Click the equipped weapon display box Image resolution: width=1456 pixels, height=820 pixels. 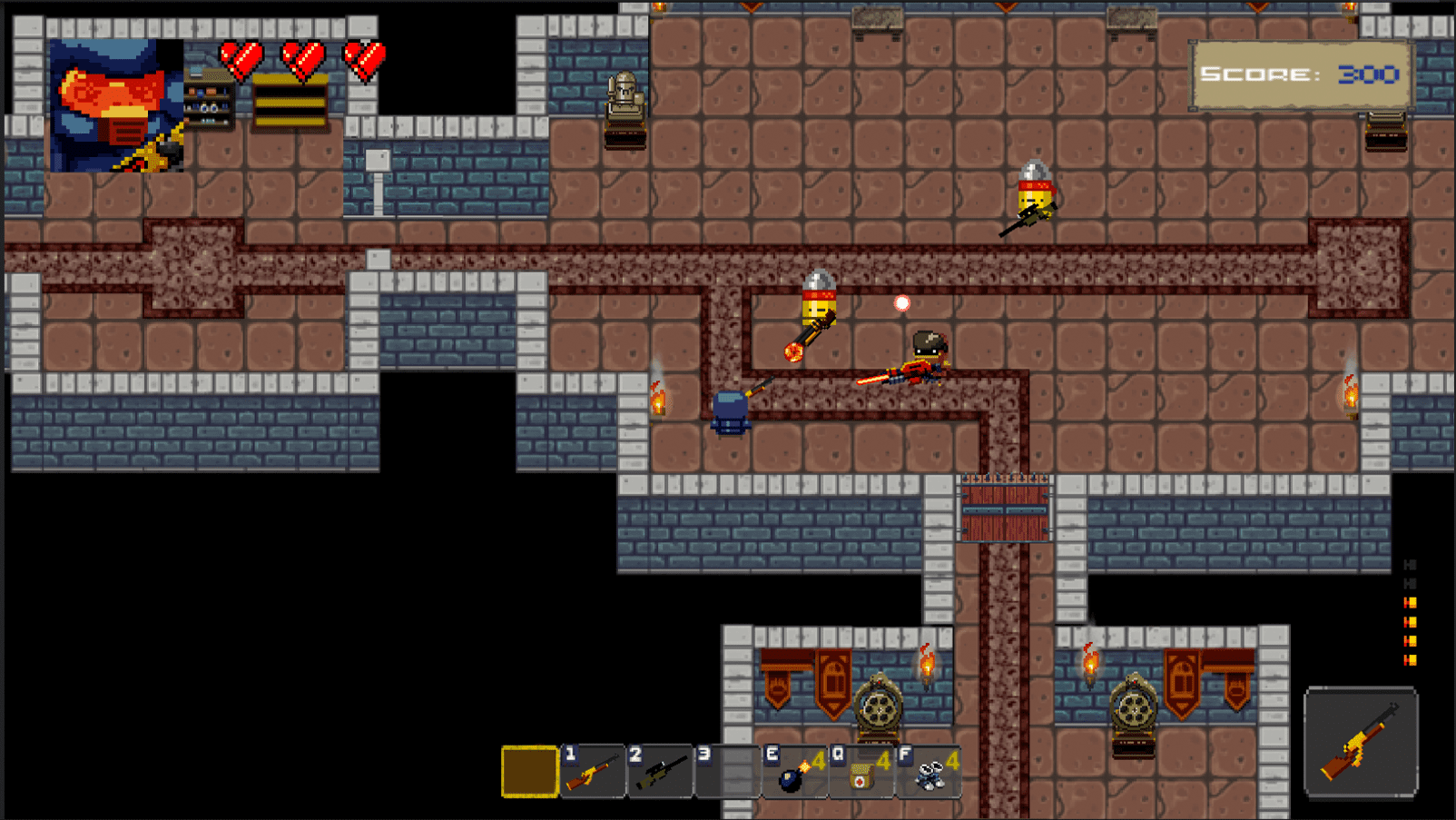[1360, 742]
